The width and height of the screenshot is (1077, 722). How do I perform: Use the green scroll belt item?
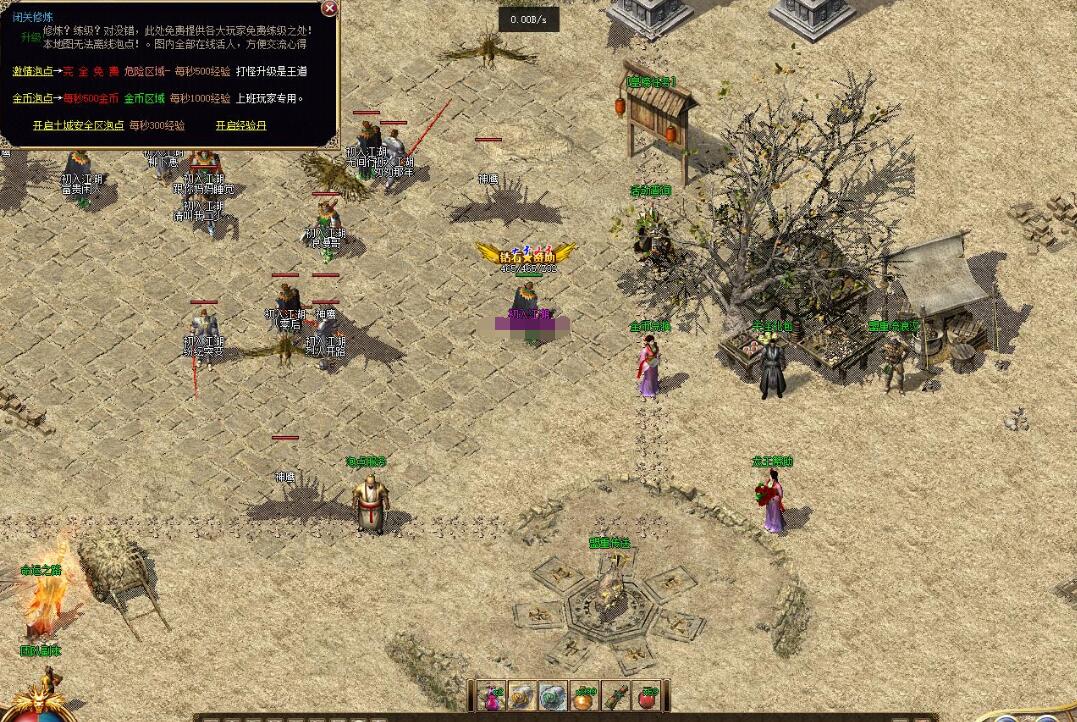[616, 697]
